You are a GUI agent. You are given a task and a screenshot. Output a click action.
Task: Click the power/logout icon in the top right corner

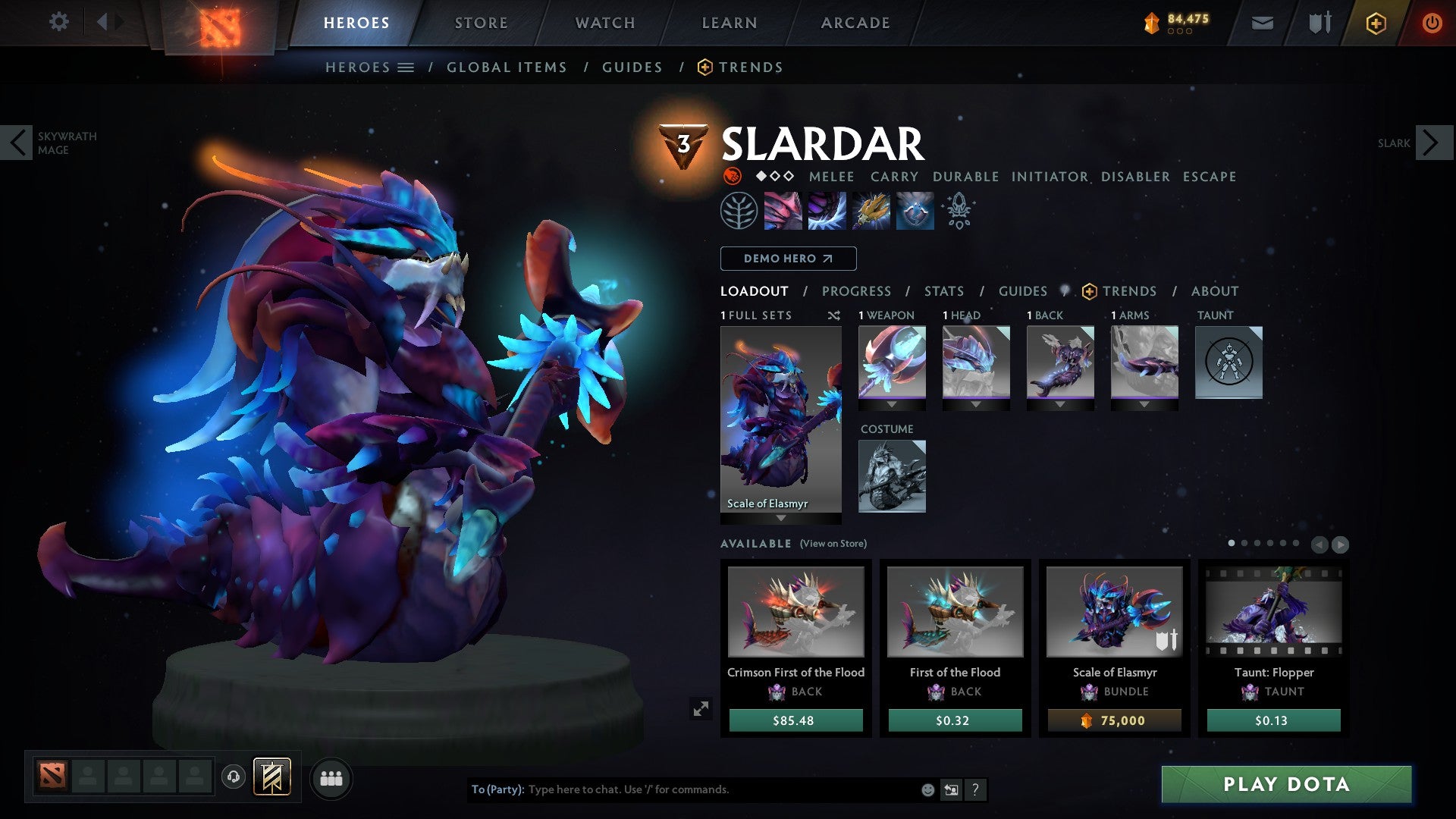click(1432, 23)
